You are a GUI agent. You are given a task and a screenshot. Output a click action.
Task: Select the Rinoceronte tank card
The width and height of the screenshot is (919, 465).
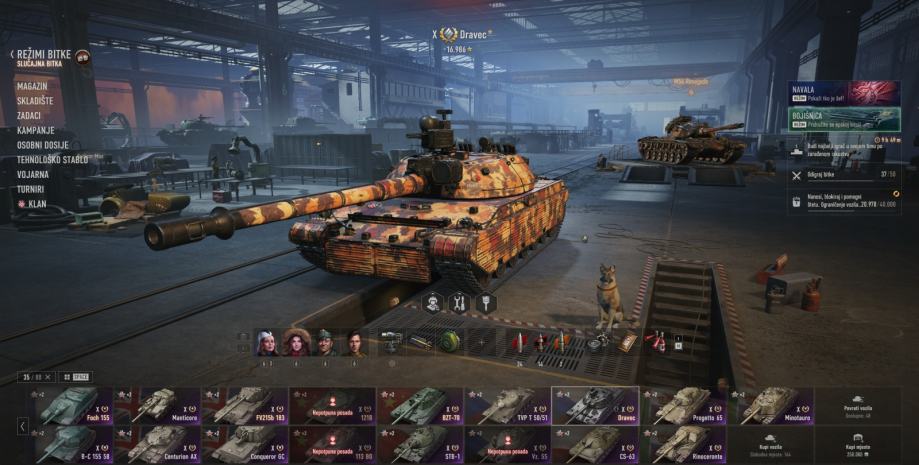point(683,444)
